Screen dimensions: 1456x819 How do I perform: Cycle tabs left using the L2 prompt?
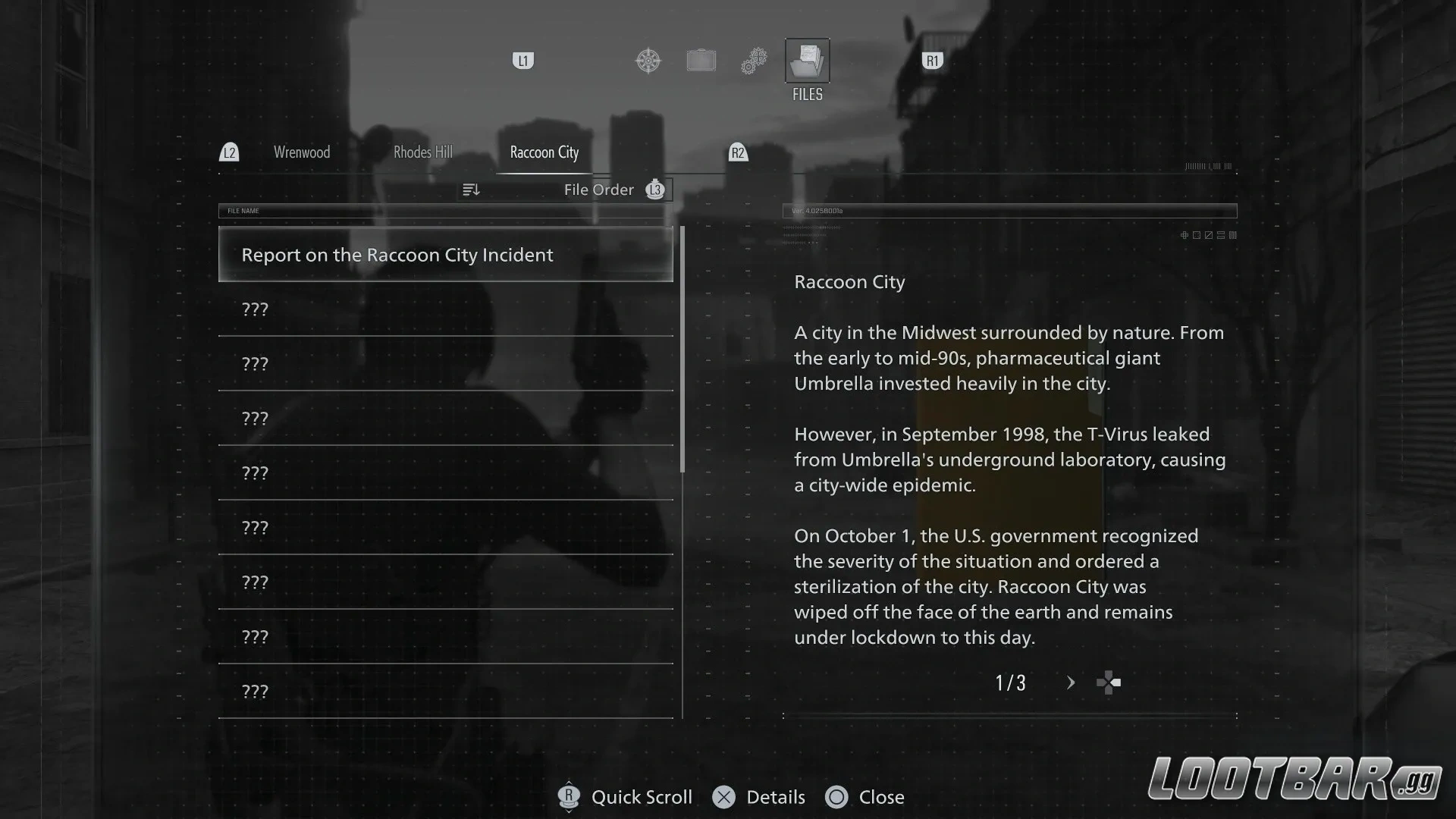[x=230, y=152]
